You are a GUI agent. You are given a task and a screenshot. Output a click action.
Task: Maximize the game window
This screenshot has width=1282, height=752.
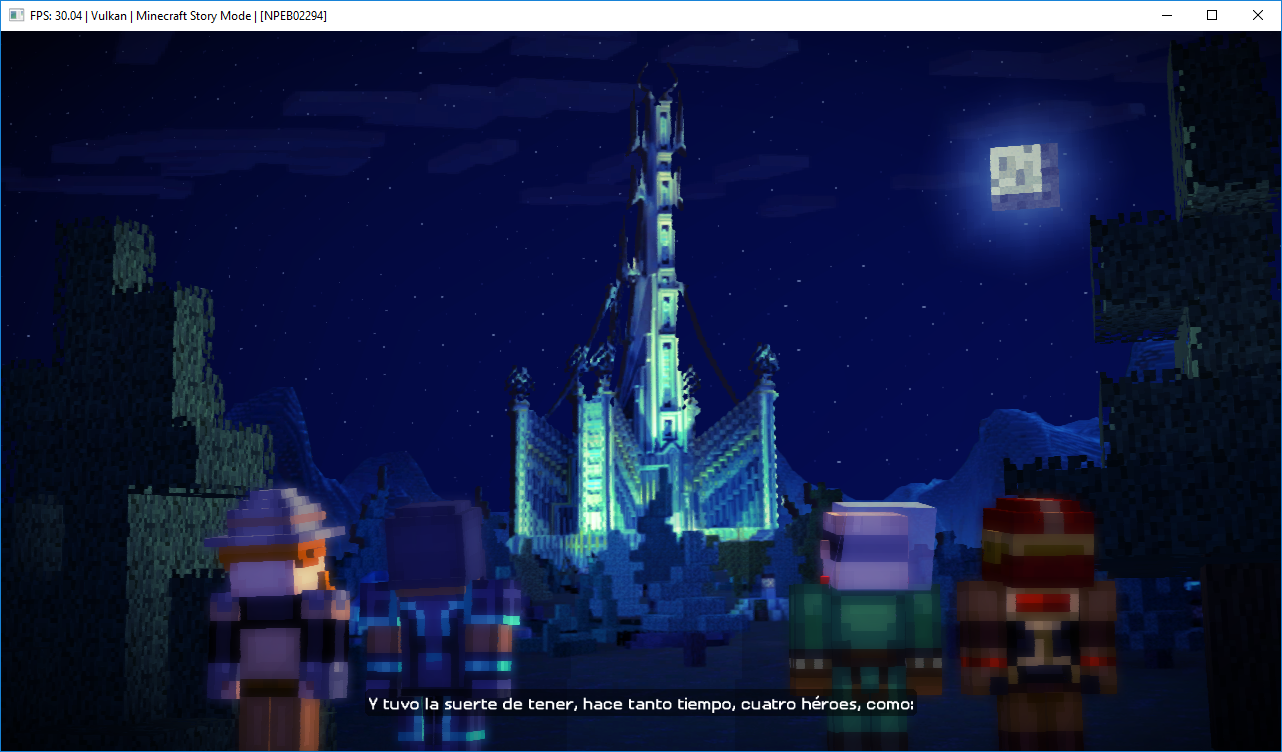pyautogui.click(x=1212, y=15)
